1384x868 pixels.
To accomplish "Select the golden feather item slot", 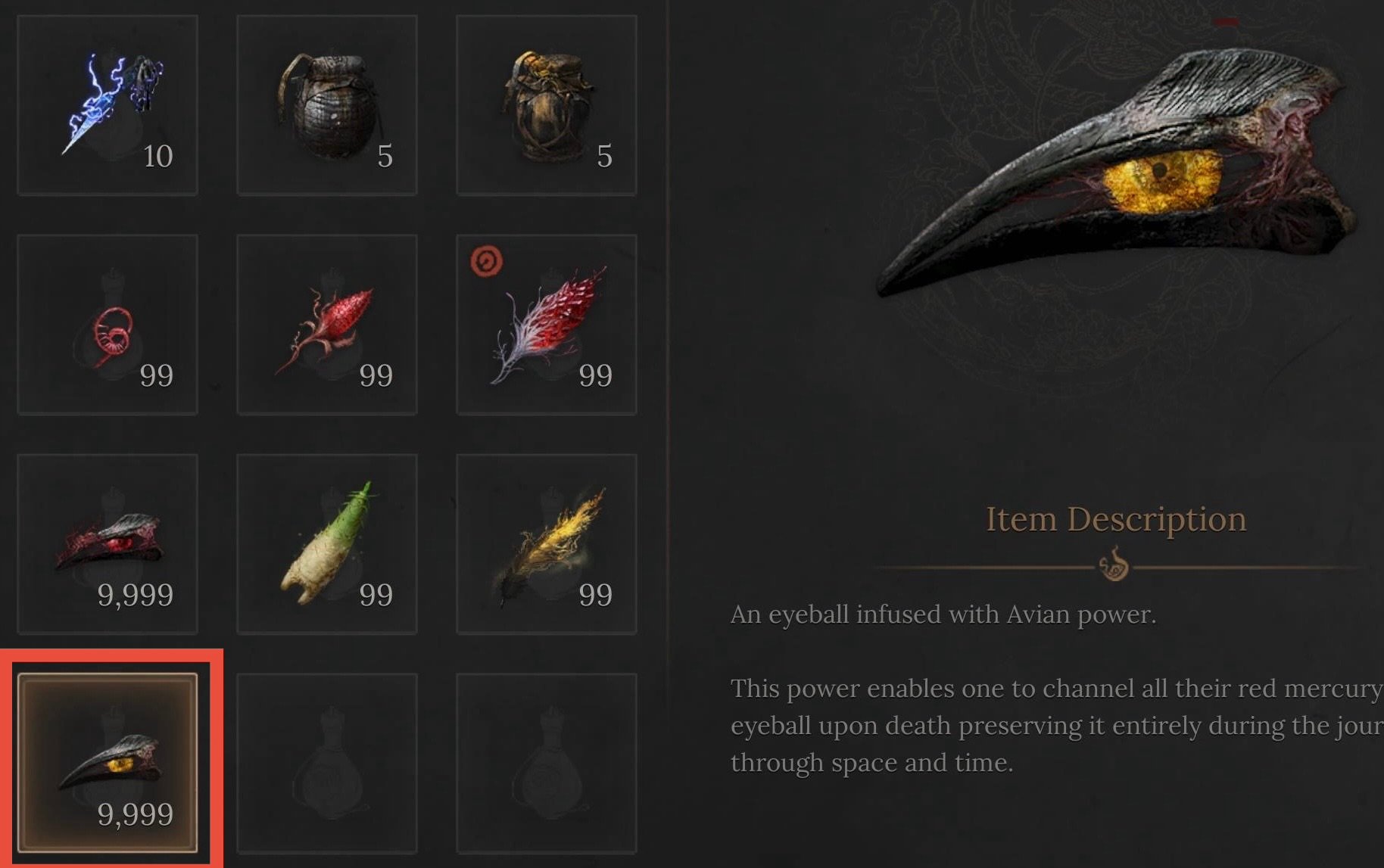I will 547,544.
